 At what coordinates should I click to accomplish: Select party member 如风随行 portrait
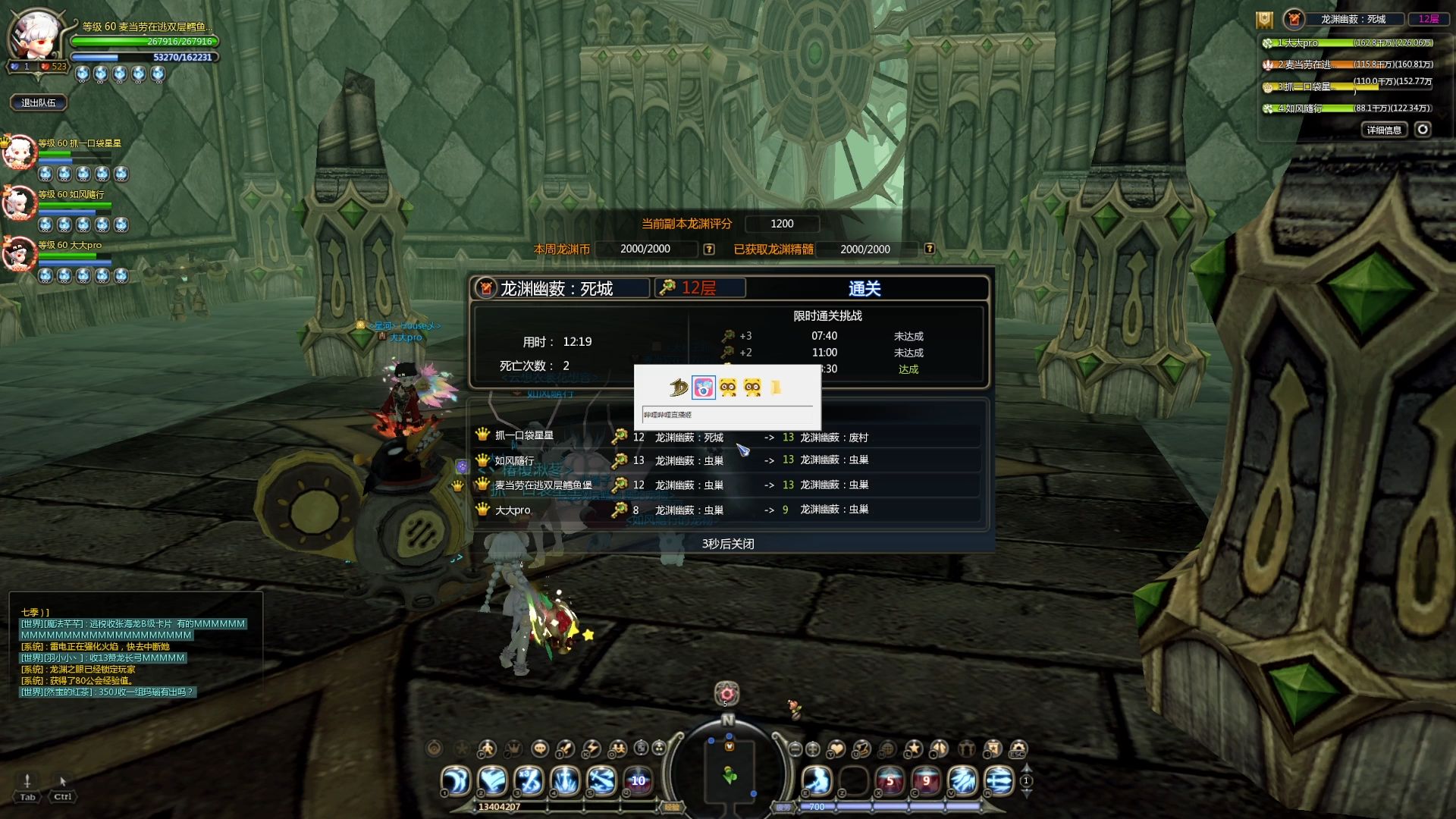20,204
